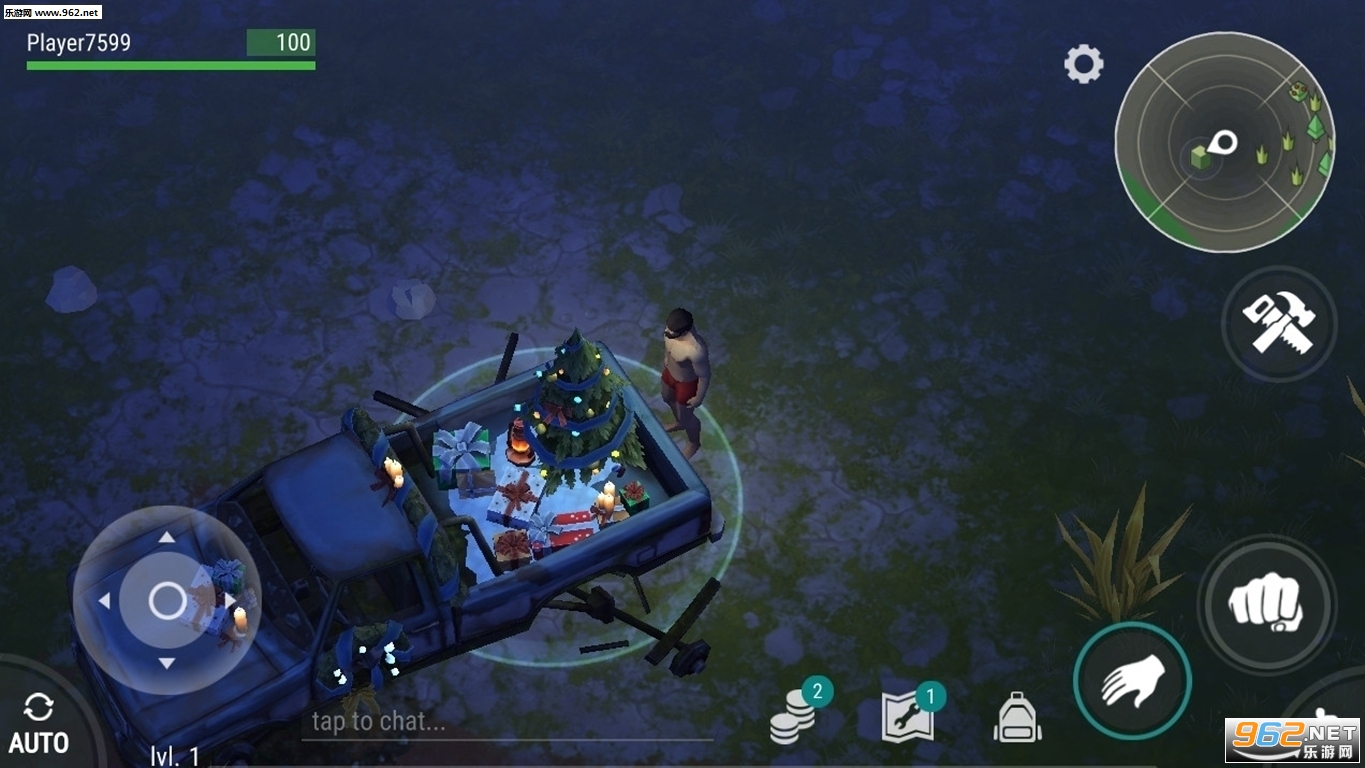Open the settings gear menu
1365x768 pixels.
click(1083, 65)
